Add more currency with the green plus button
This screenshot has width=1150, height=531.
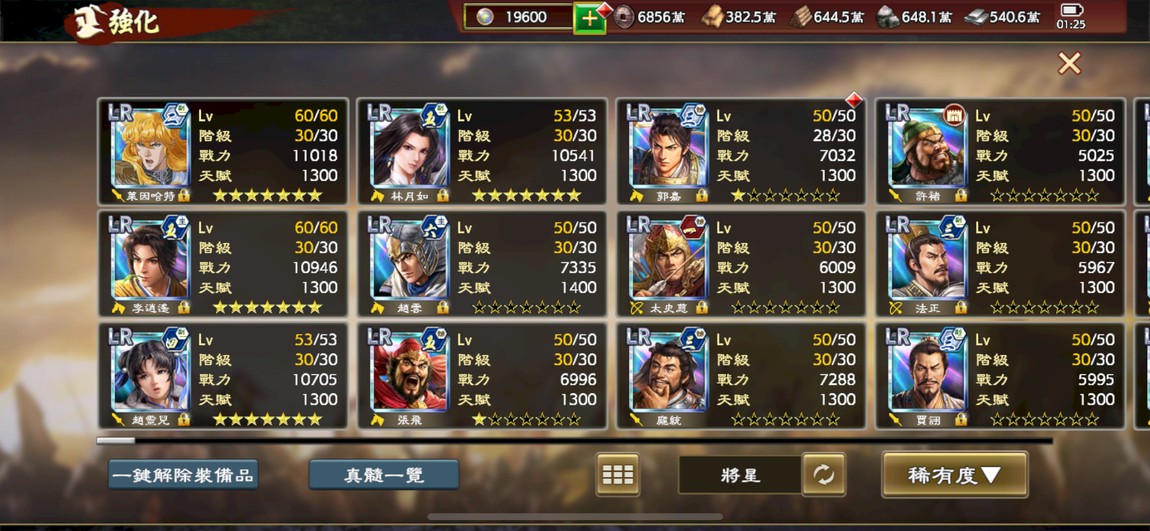point(589,18)
